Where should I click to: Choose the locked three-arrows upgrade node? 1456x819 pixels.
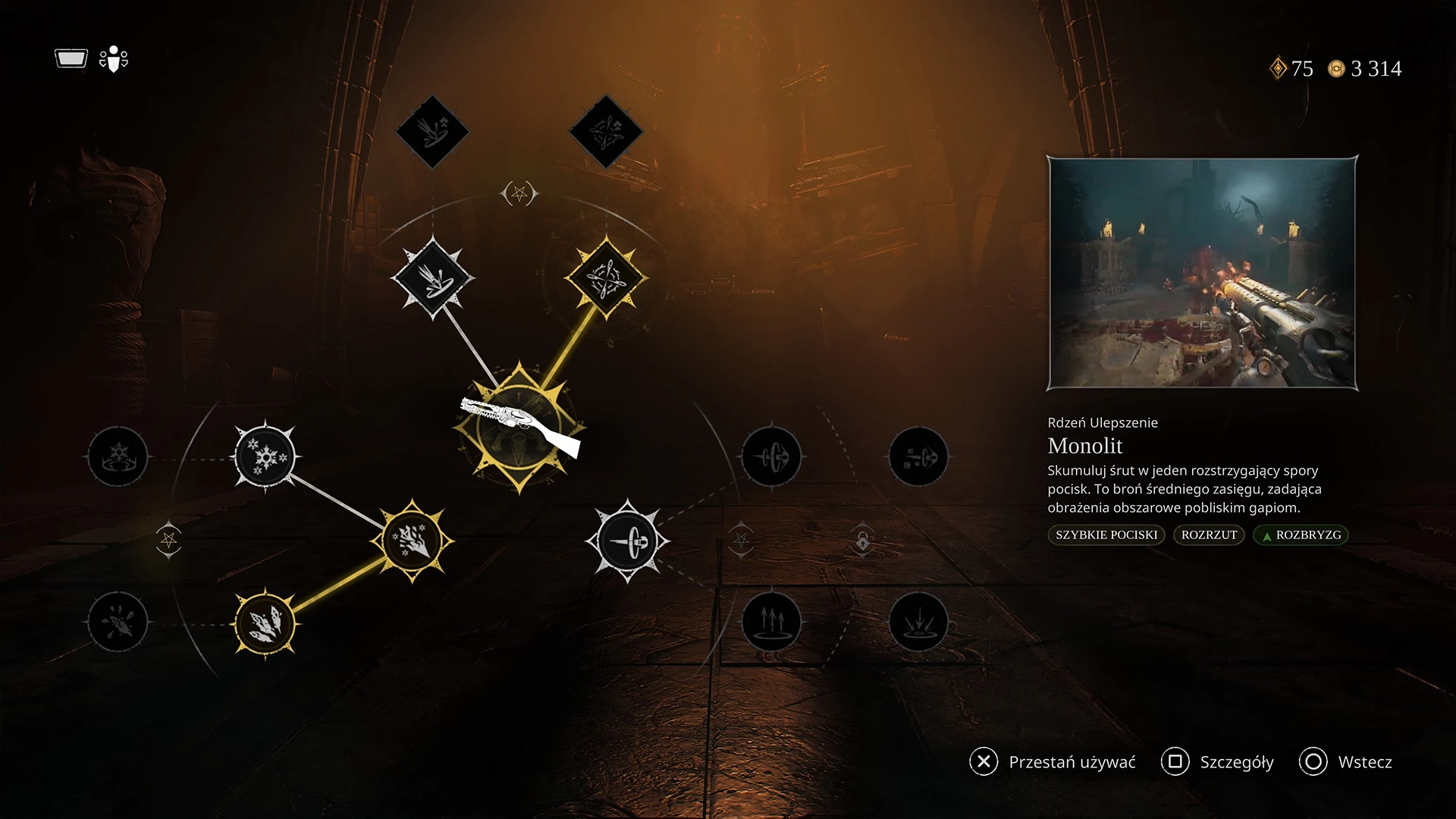click(771, 622)
